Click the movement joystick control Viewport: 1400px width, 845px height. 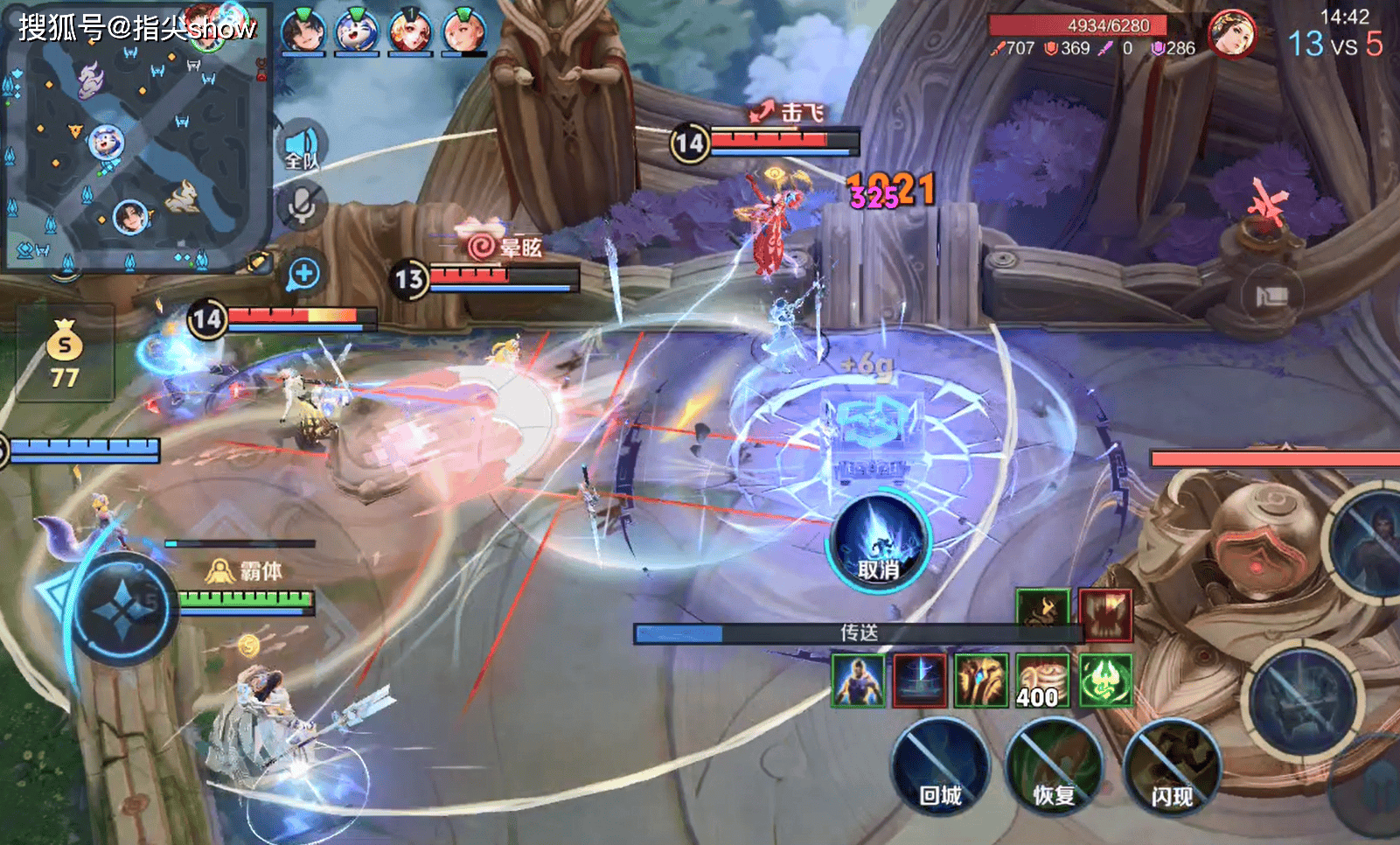[122, 609]
